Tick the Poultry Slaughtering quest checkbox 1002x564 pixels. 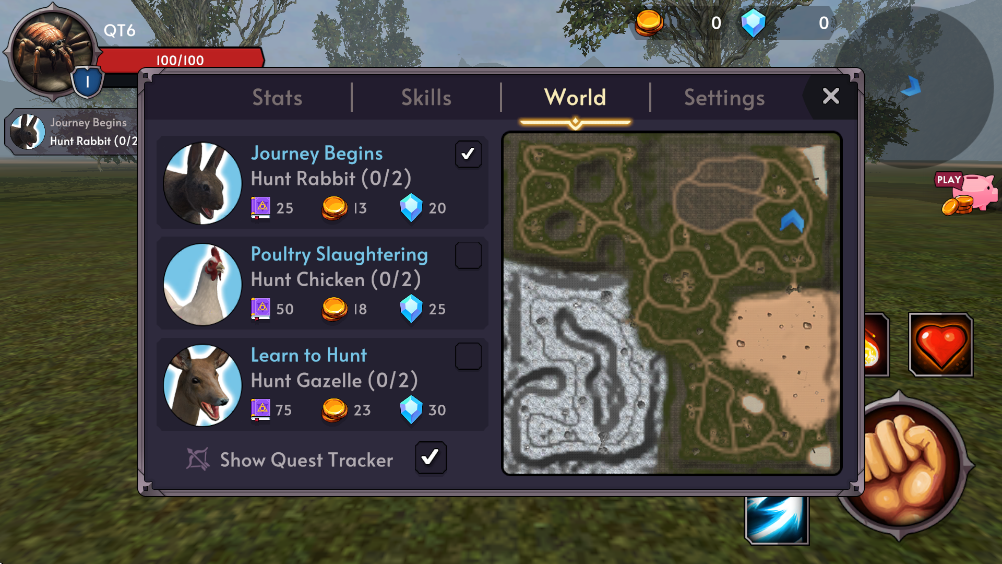click(468, 256)
